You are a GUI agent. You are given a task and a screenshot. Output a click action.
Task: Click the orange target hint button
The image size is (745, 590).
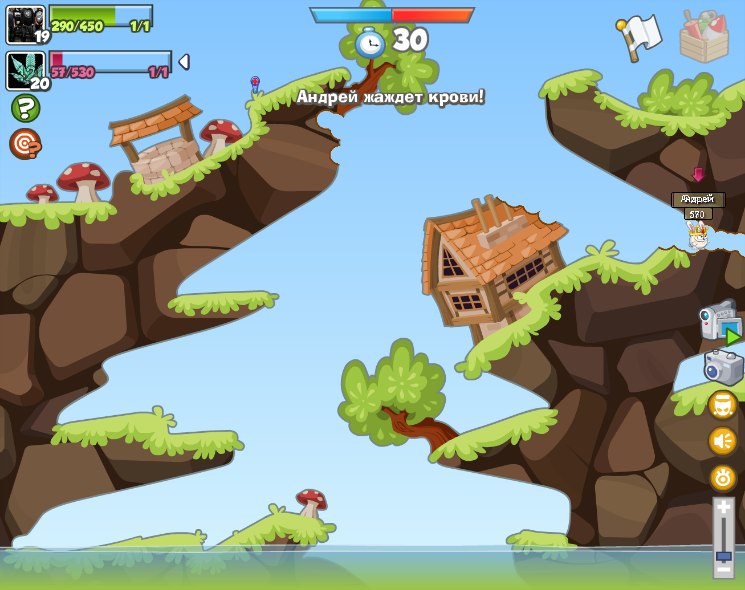click(x=25, y=144)
